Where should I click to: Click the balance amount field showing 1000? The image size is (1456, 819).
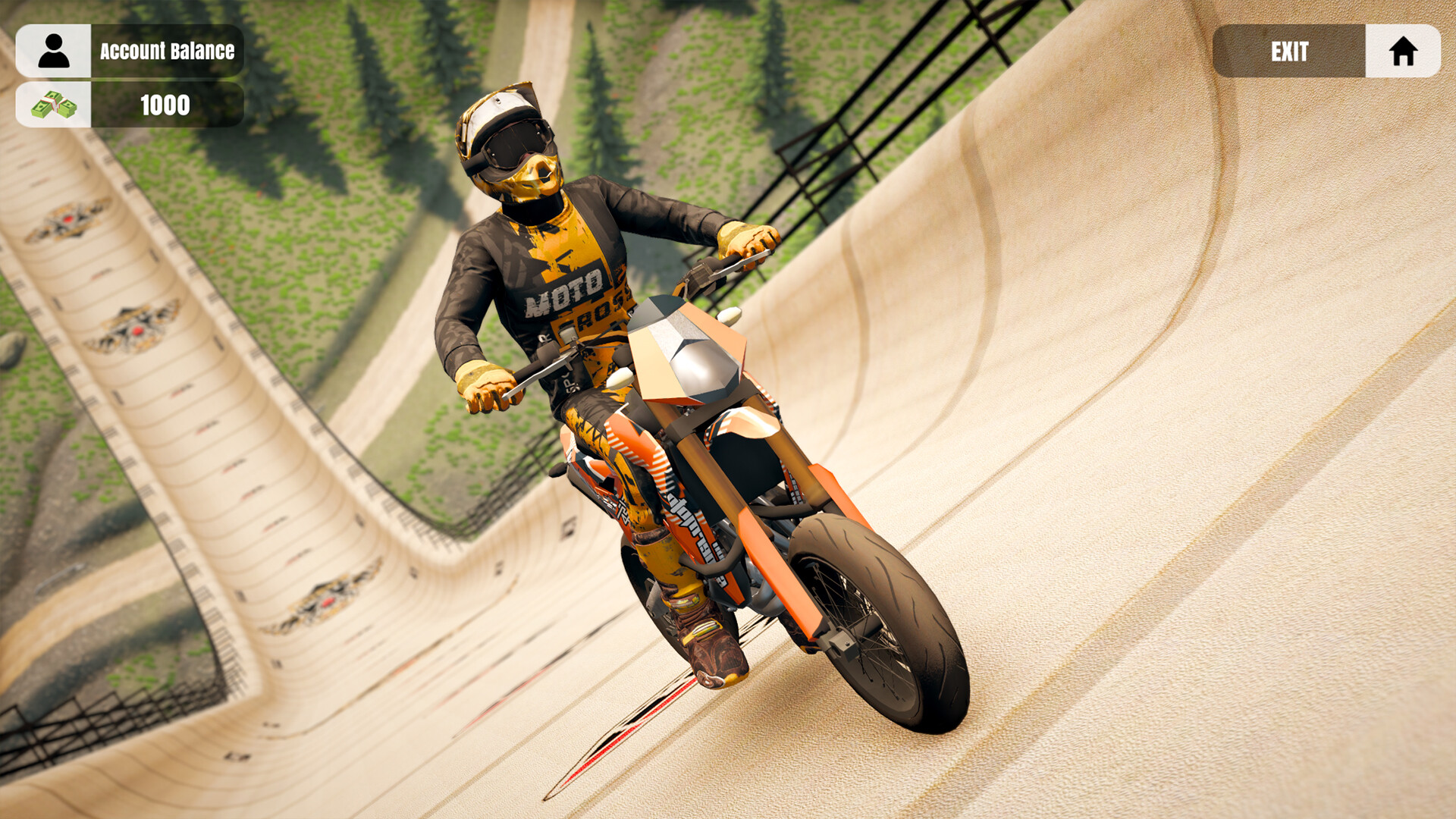(165, 106)
